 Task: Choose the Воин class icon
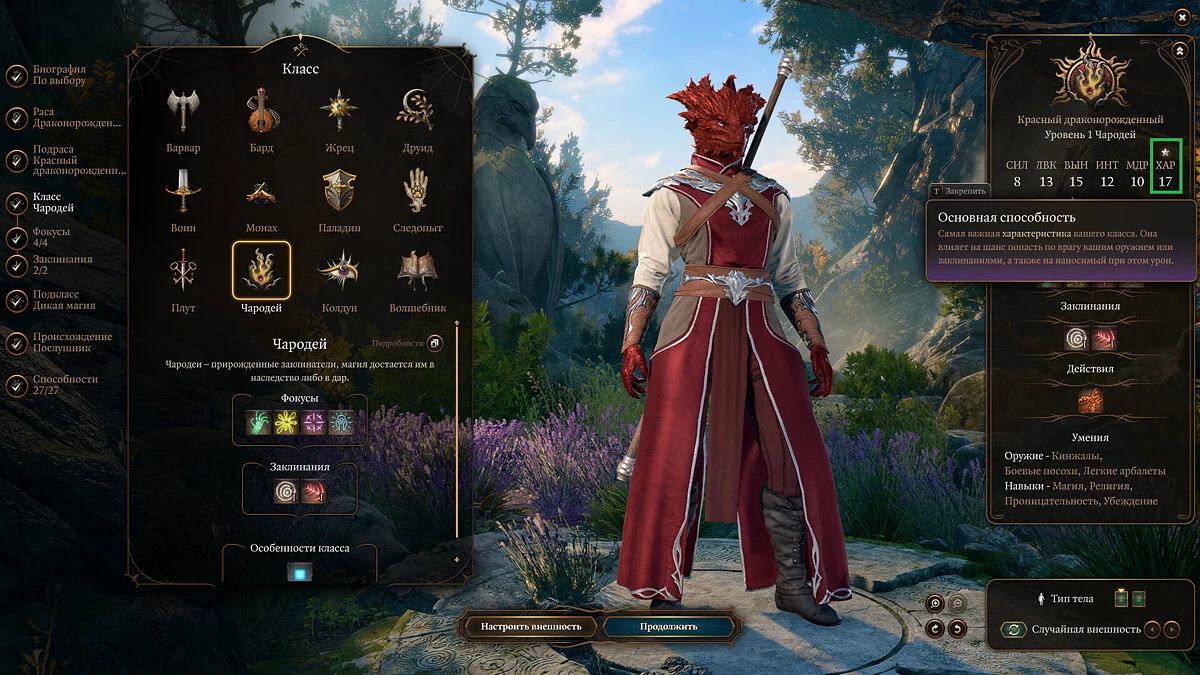coord(183,190)
